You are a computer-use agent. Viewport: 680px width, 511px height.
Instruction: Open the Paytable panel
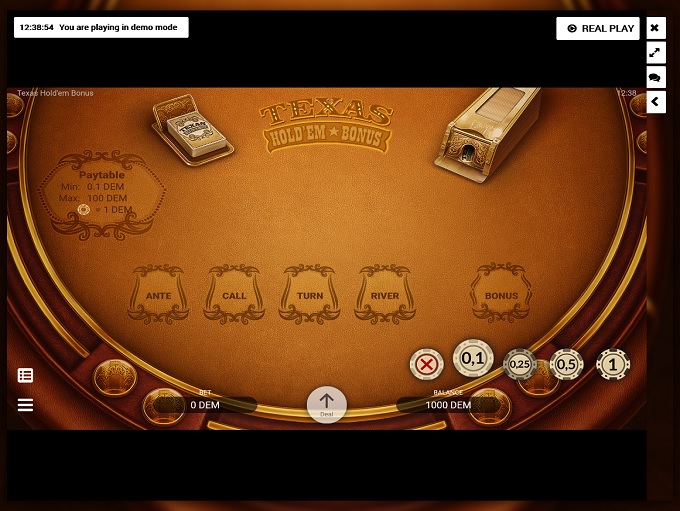(102, 193)
